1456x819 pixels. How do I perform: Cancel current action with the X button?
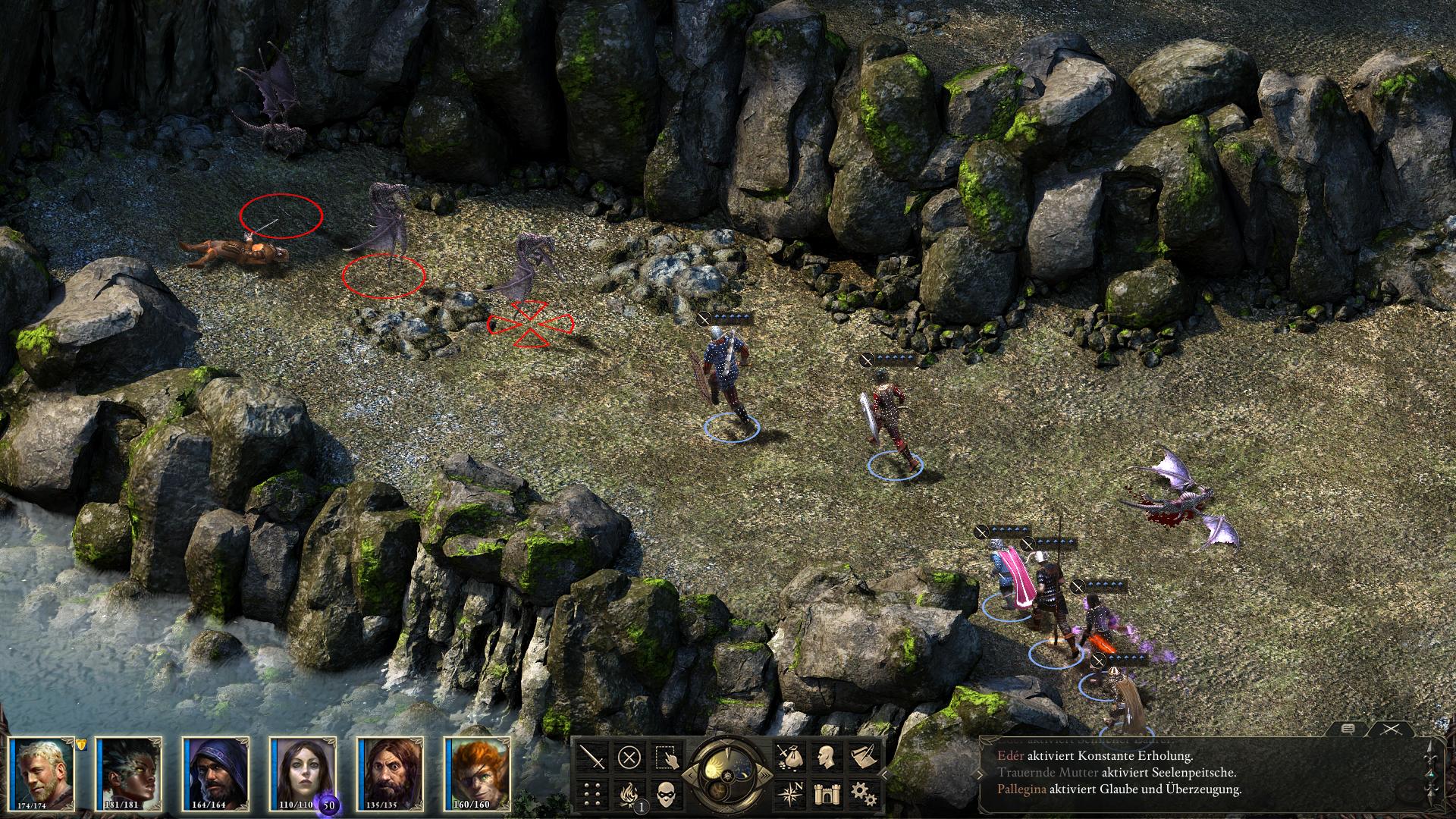[x=629, y=757]
